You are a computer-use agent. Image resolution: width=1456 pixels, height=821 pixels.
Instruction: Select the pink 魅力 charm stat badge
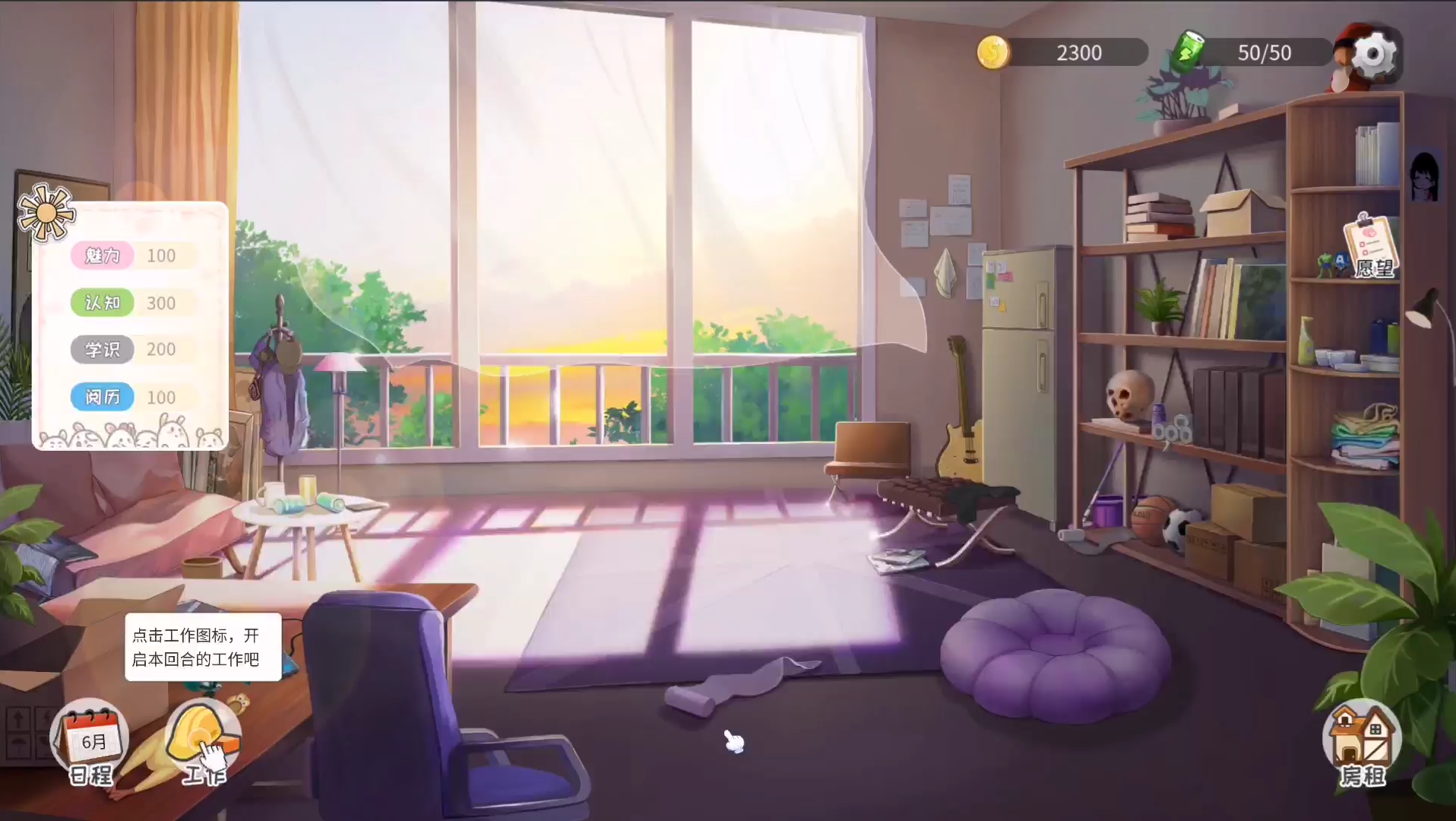point(103,255)
